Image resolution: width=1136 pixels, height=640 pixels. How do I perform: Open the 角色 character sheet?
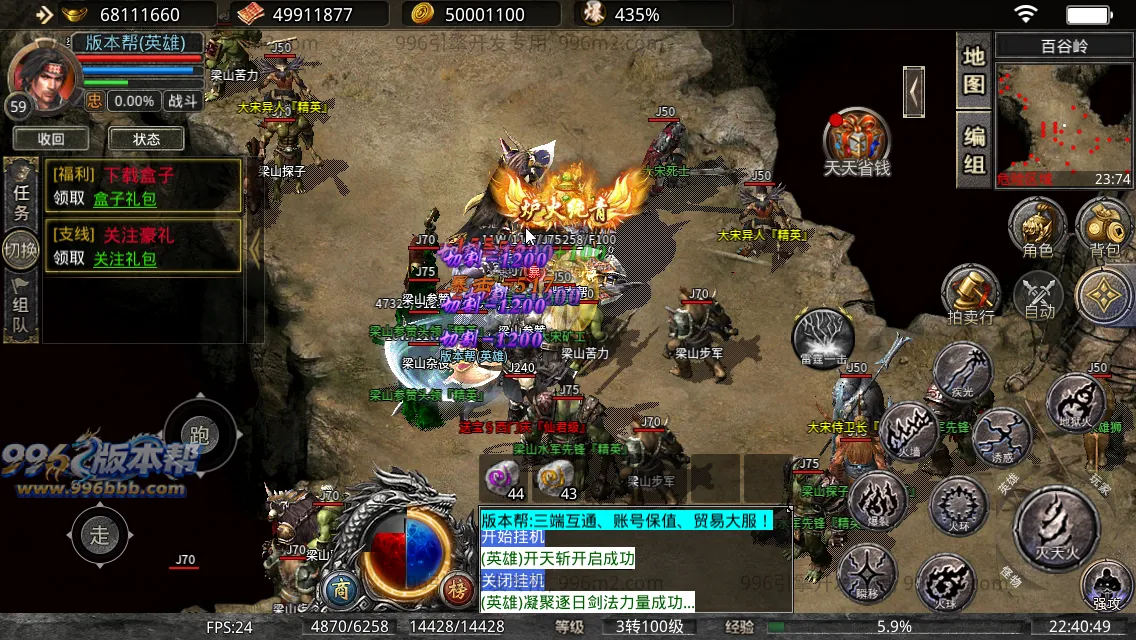(x=1037, y=224)
